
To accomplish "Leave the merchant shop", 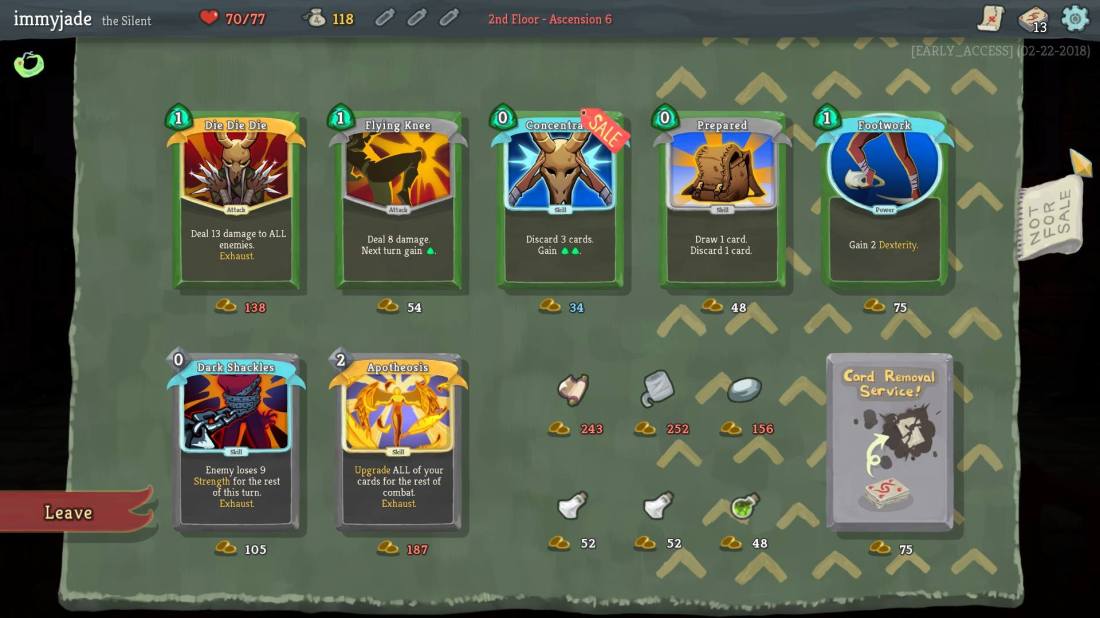I will (x=70, y=512).
